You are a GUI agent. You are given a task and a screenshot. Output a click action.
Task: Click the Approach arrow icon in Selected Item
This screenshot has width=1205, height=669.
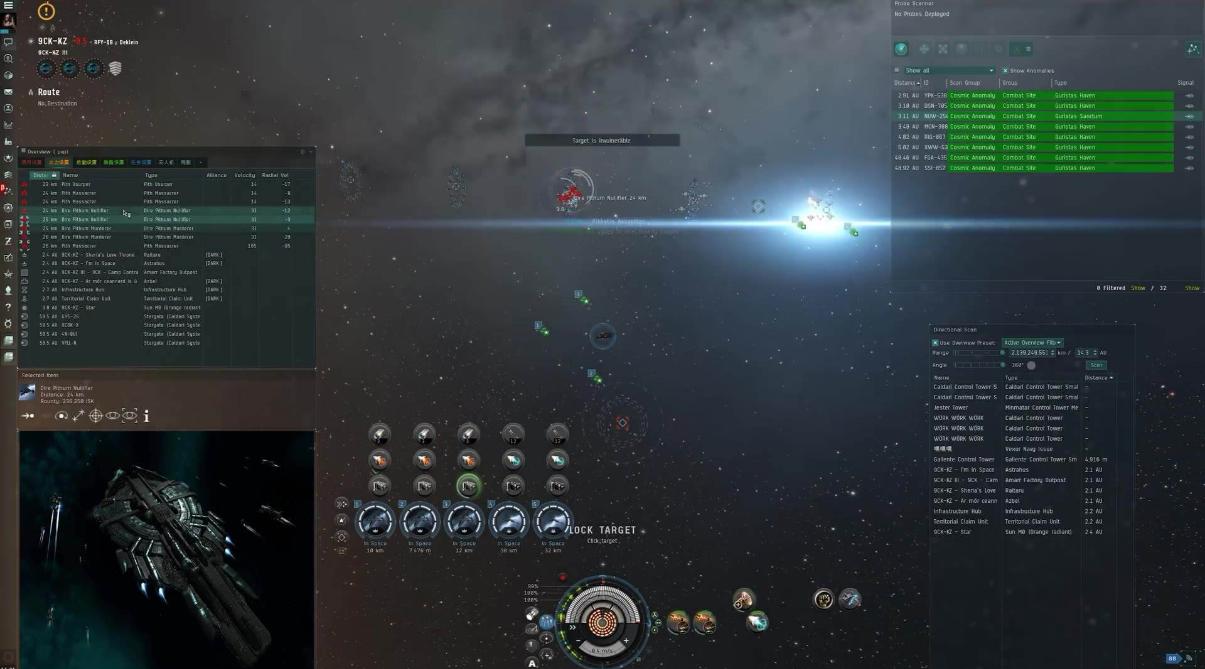[x=28, y=416]
